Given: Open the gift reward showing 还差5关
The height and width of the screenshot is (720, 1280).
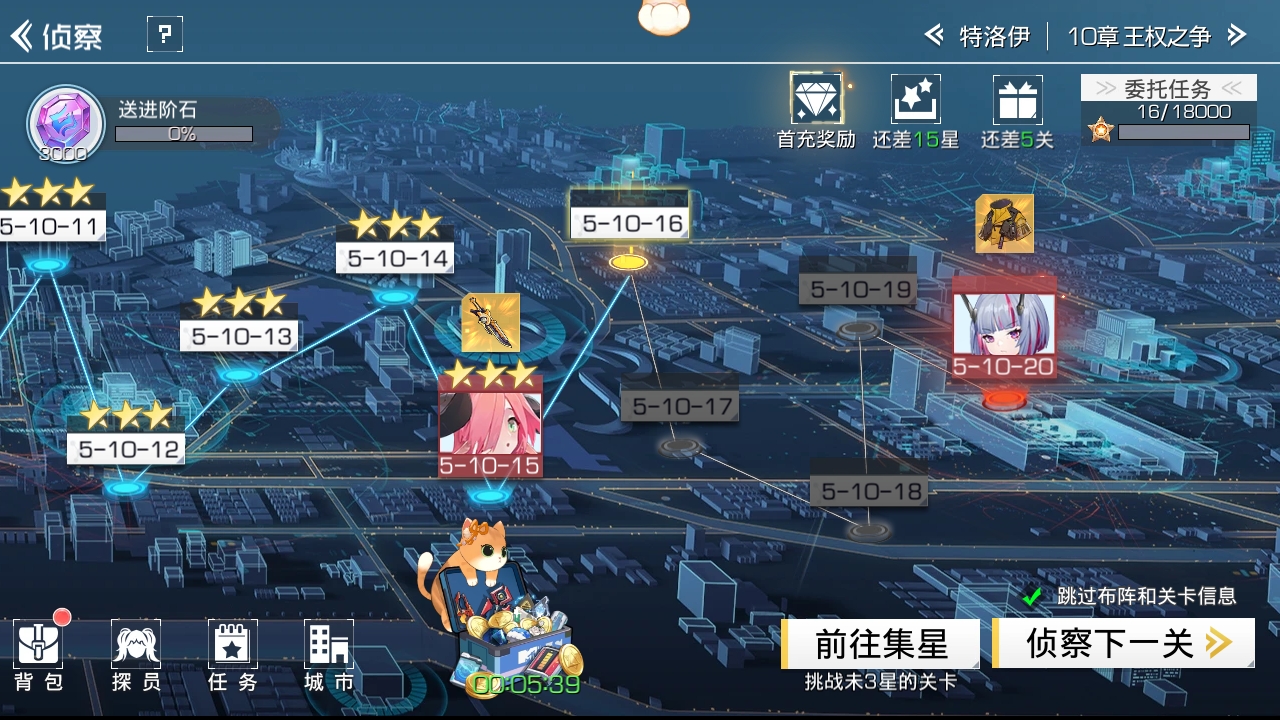Looking at the screenshot, I should click(1017, 100).
